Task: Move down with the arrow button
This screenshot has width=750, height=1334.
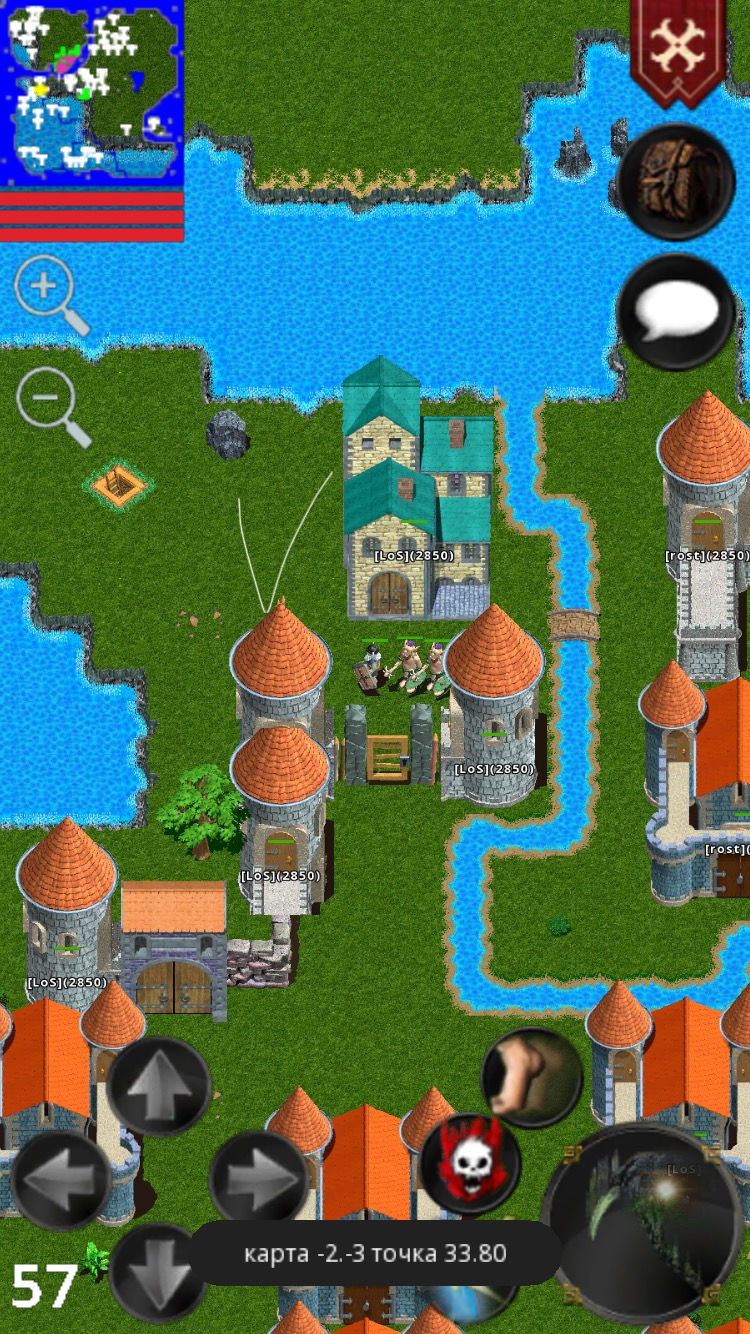Action: 159,1272
